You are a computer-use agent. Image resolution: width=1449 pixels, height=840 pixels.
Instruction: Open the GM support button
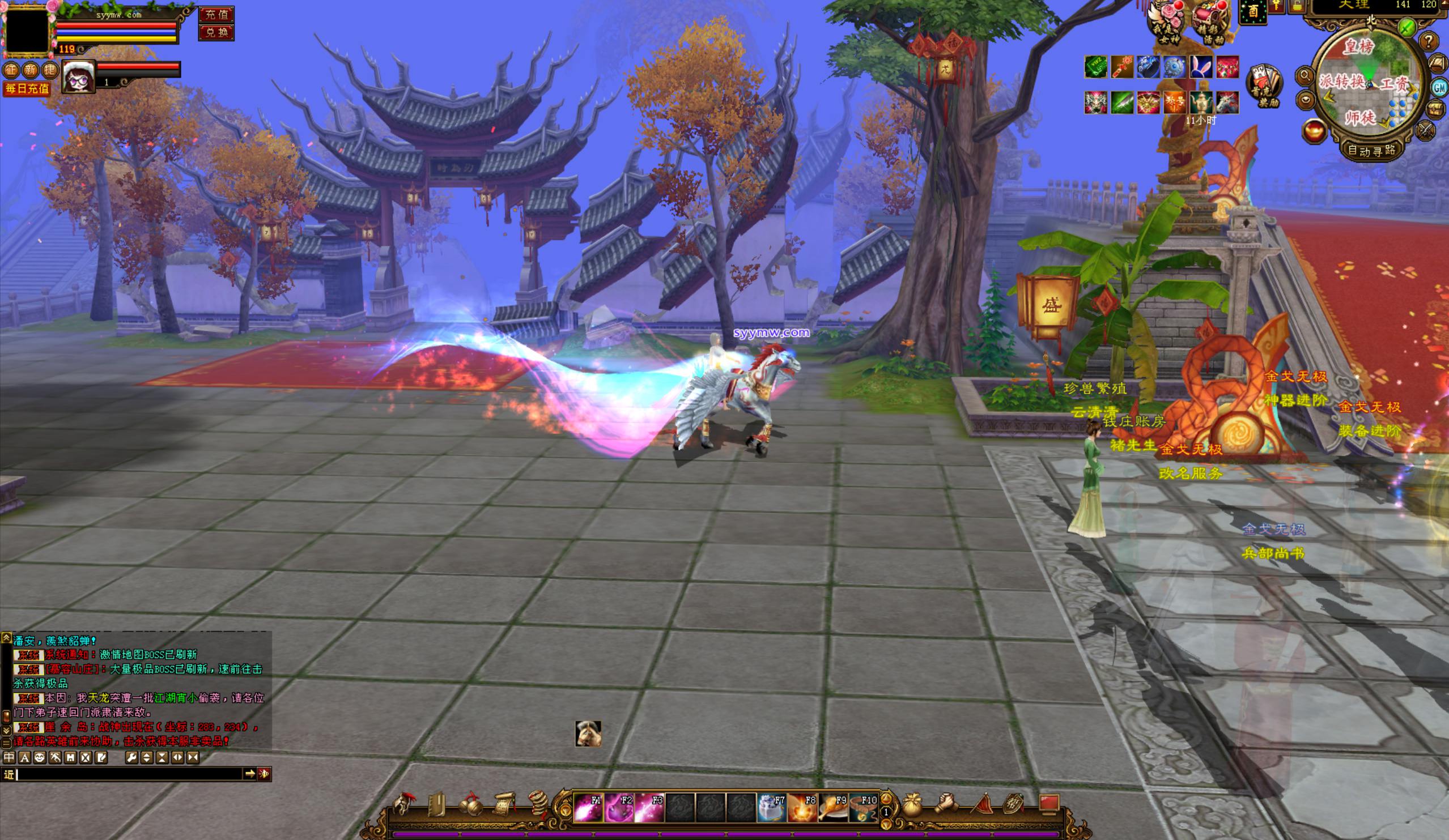[x=1440, y=87]
